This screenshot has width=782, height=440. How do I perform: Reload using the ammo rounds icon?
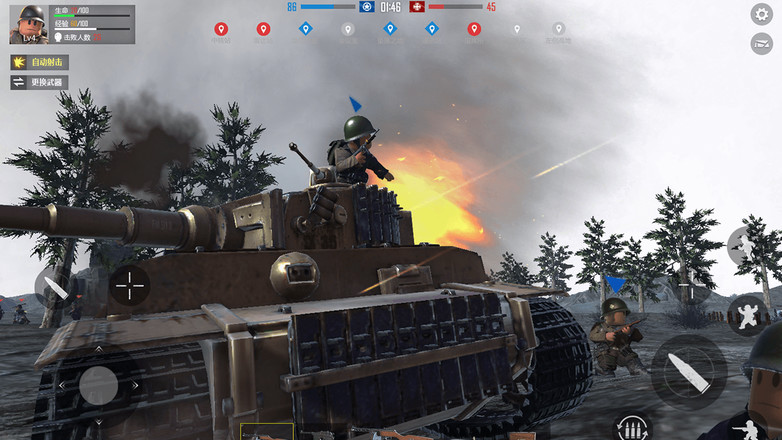tap(630, 428)
